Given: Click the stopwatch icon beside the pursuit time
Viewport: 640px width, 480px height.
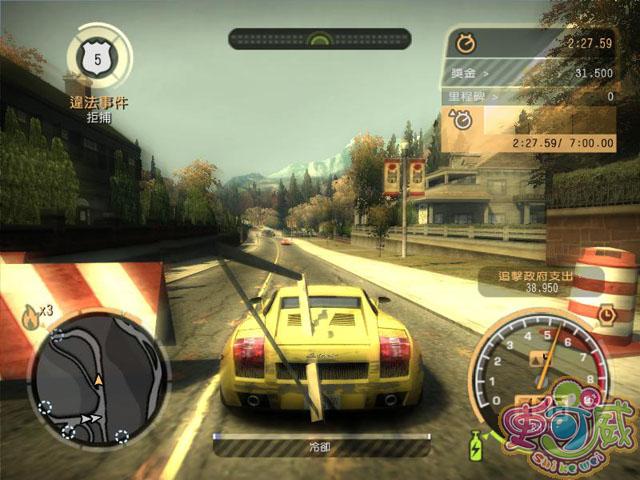Looking at the screenshot, I should [464, 43].
